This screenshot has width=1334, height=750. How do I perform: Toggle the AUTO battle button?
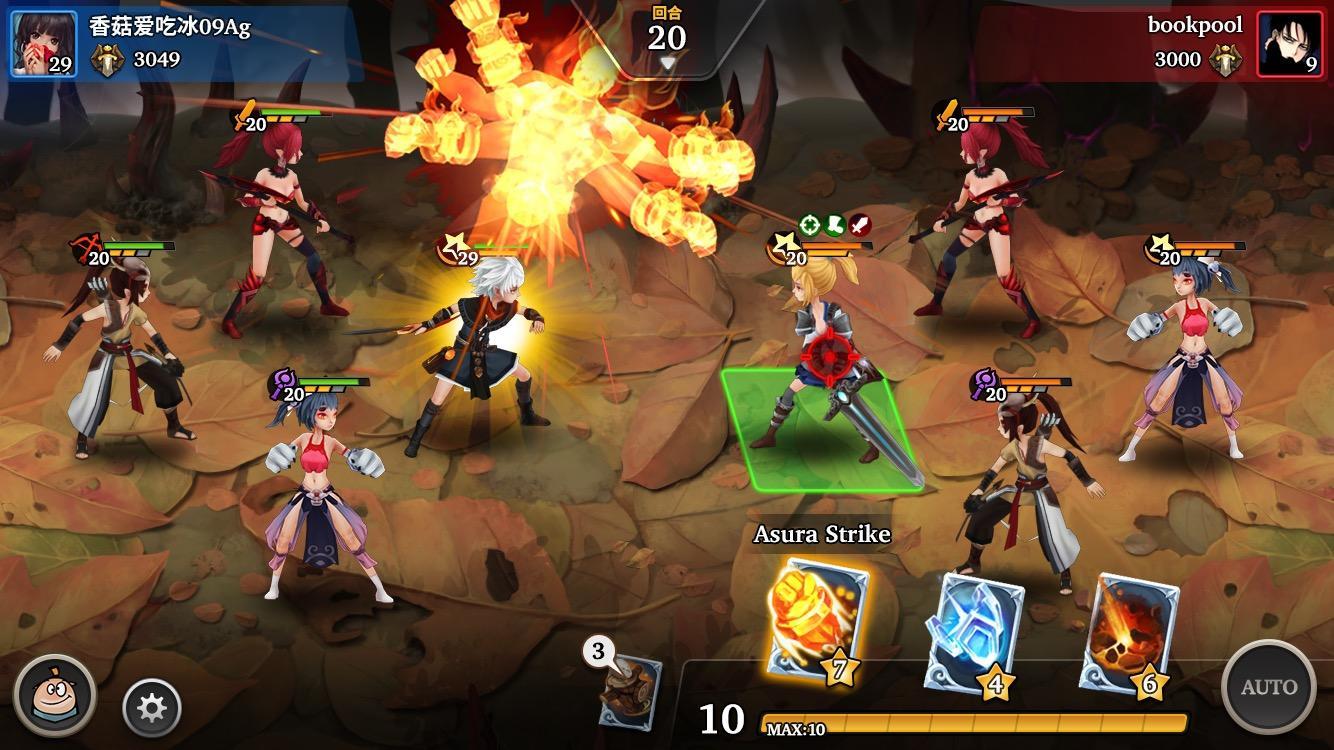pos(1268,687)
